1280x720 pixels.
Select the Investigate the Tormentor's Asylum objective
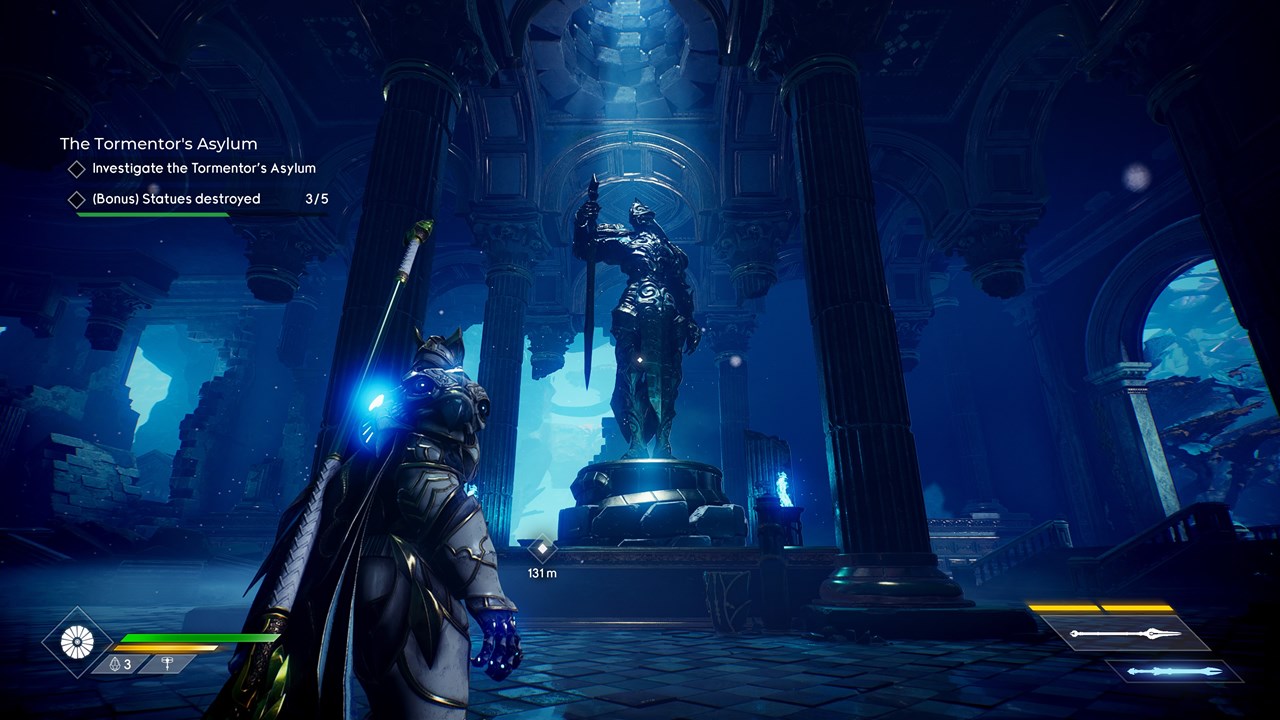point(203,169)
